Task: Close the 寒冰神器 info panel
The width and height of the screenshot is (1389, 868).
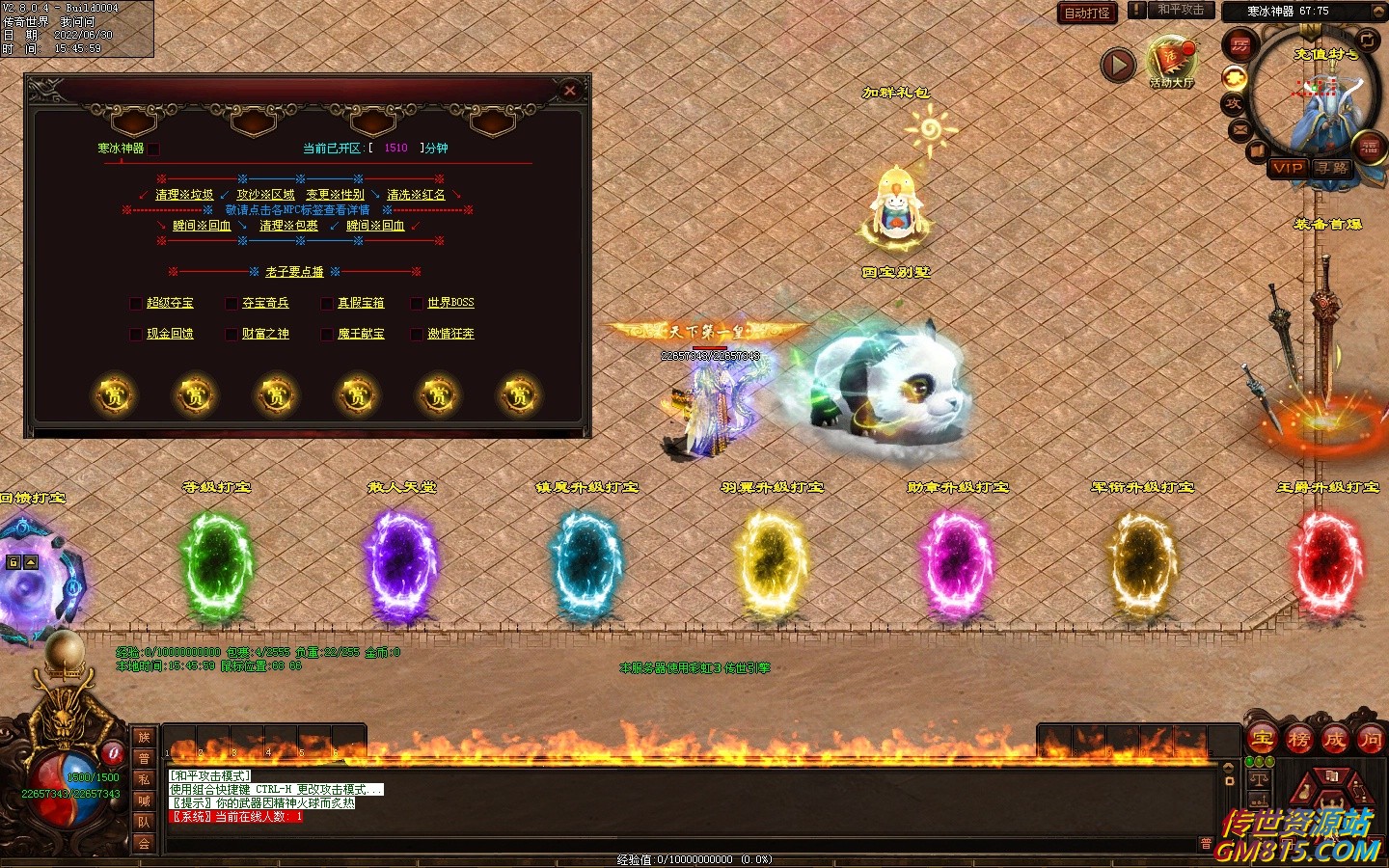Action: pos(570,91)
